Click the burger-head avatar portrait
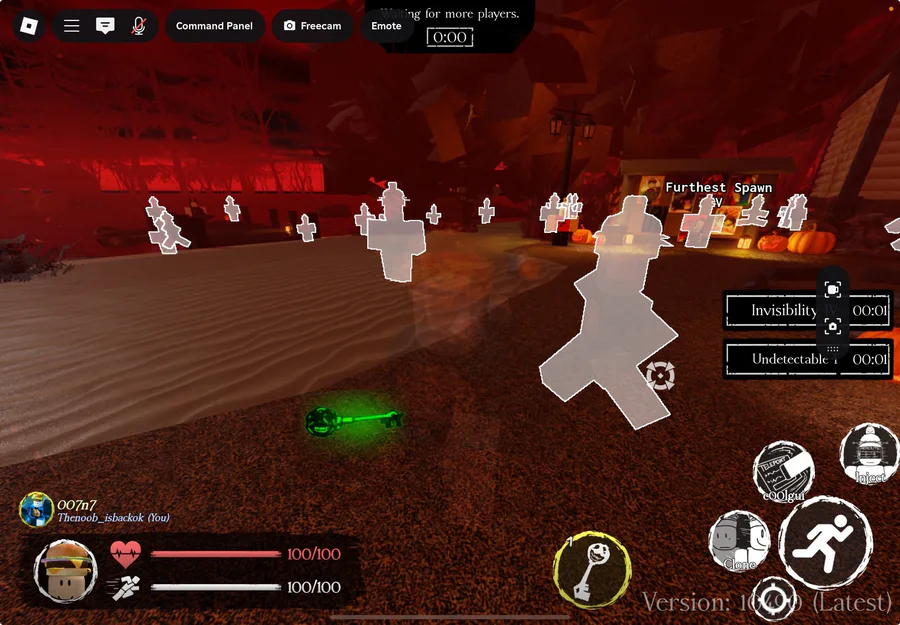Image resolution: width=900 pixels, height=625 pixels. [65, 571]
